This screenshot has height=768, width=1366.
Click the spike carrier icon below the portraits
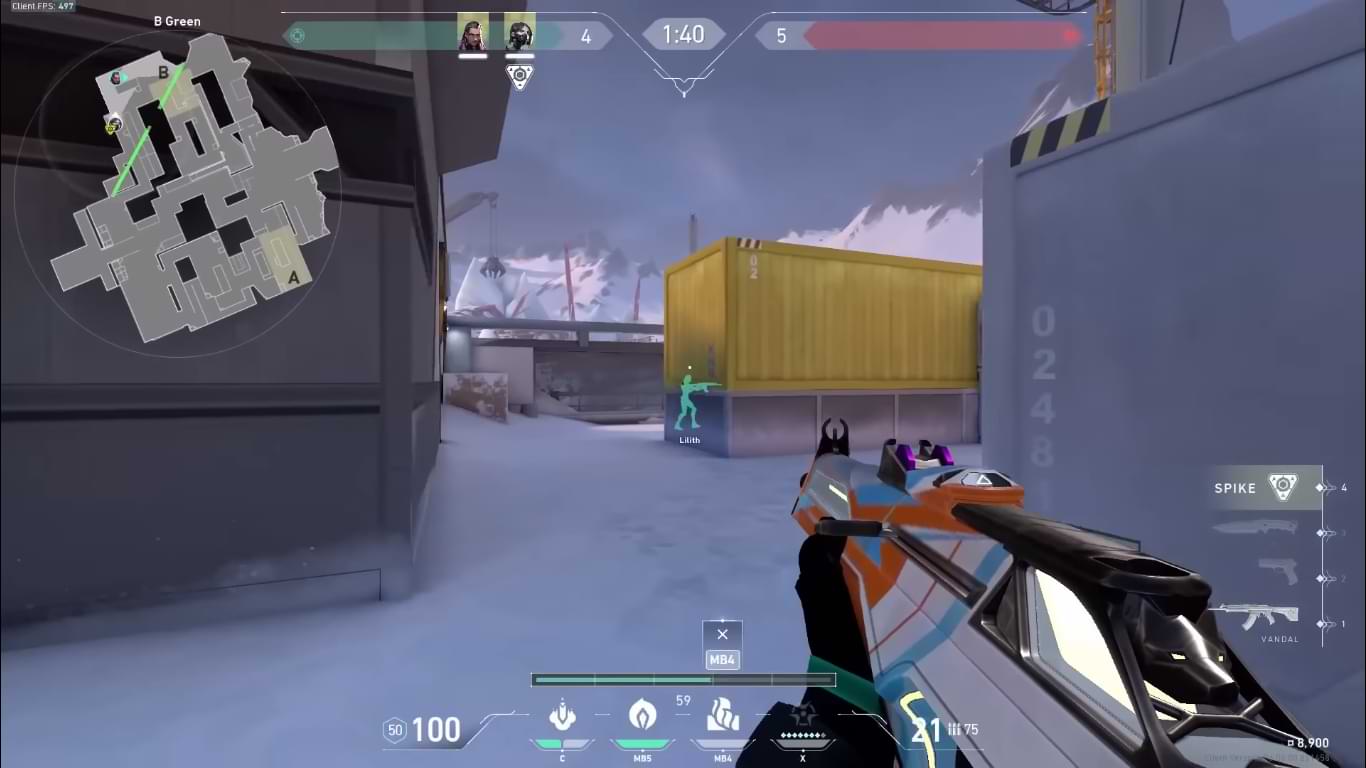[519, 76]
